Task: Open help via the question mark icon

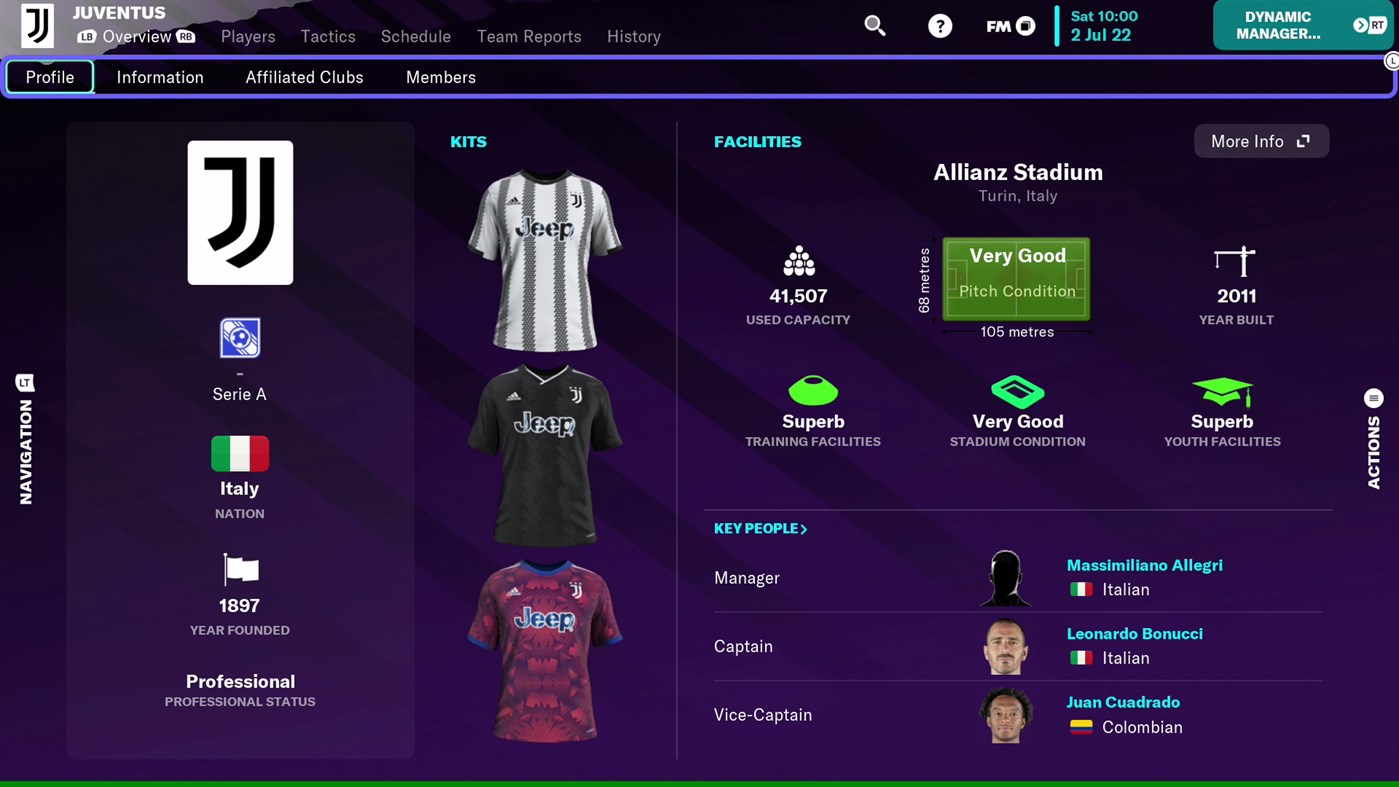Action: (939, 26)
